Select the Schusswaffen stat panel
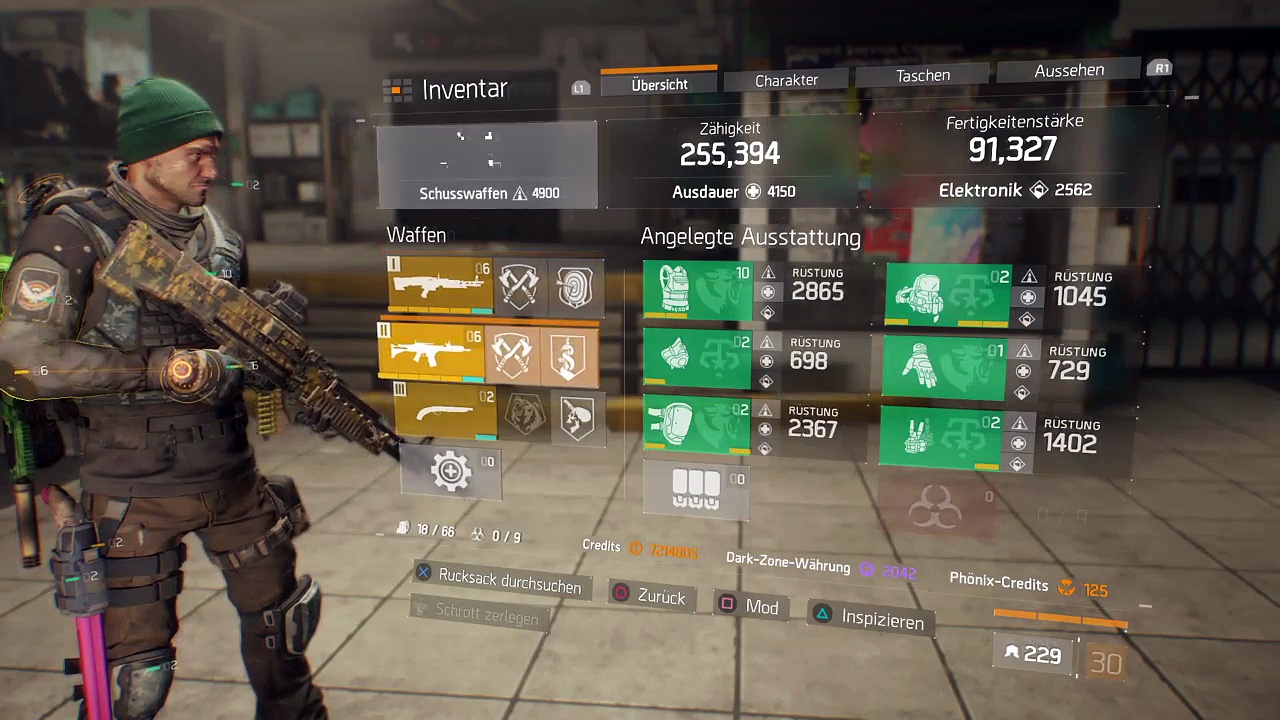Screen dimensions: 1280x720 [488, 165]
